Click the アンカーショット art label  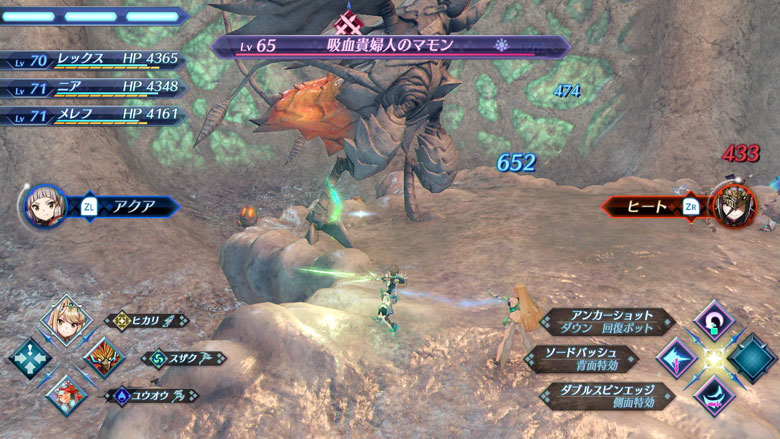[x=604, y=322]
